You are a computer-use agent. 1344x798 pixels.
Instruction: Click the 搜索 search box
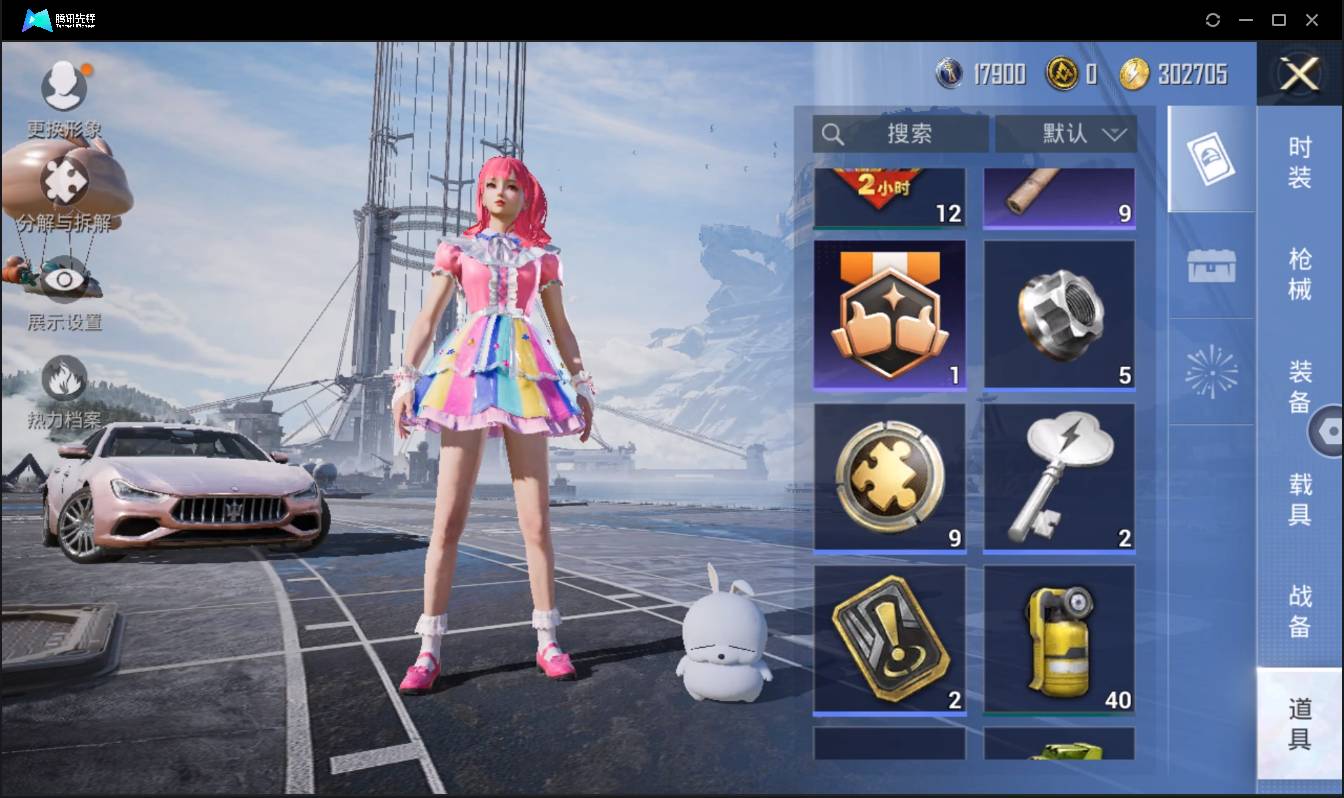pos(900,134)
